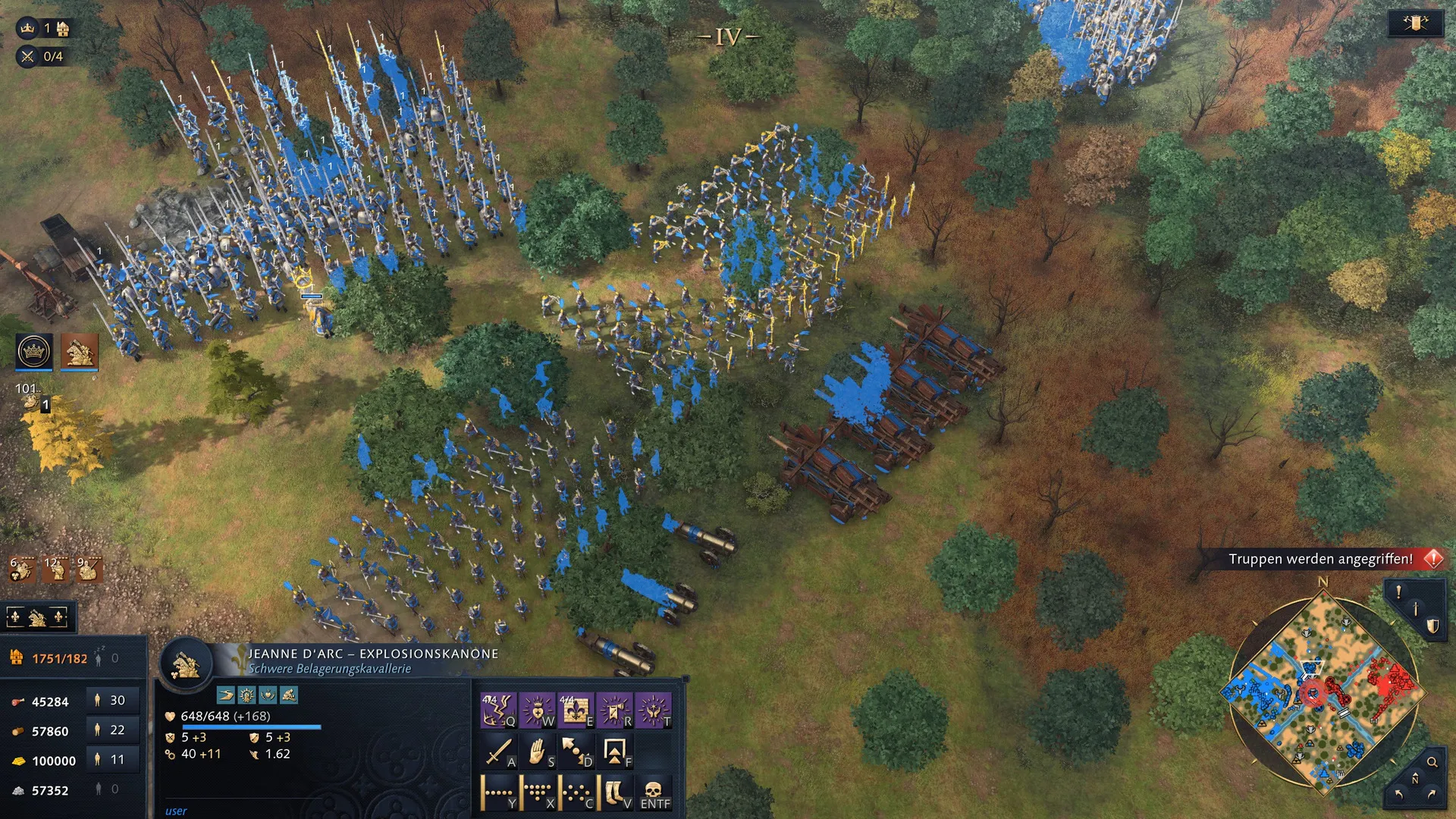Image resolution: width=1456 pixels, height=819 pixels.
Task: Select the sword attack-move command
Action: pyautogui.click(x=498, y=752)
